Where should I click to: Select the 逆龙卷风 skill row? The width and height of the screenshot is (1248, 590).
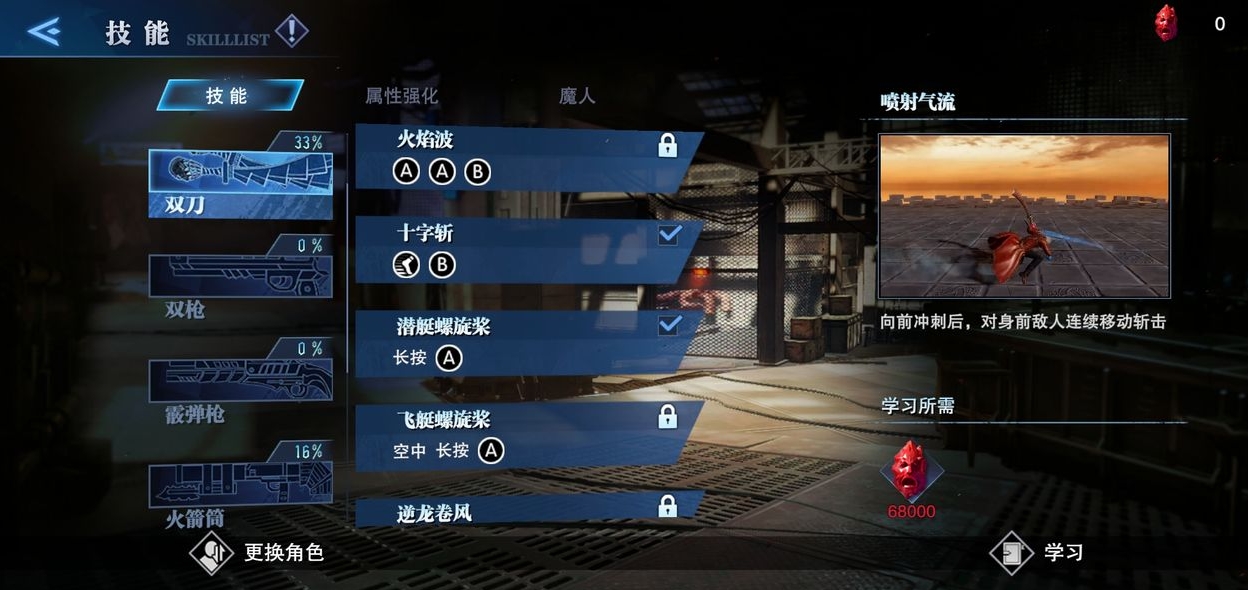pos(525,508)
